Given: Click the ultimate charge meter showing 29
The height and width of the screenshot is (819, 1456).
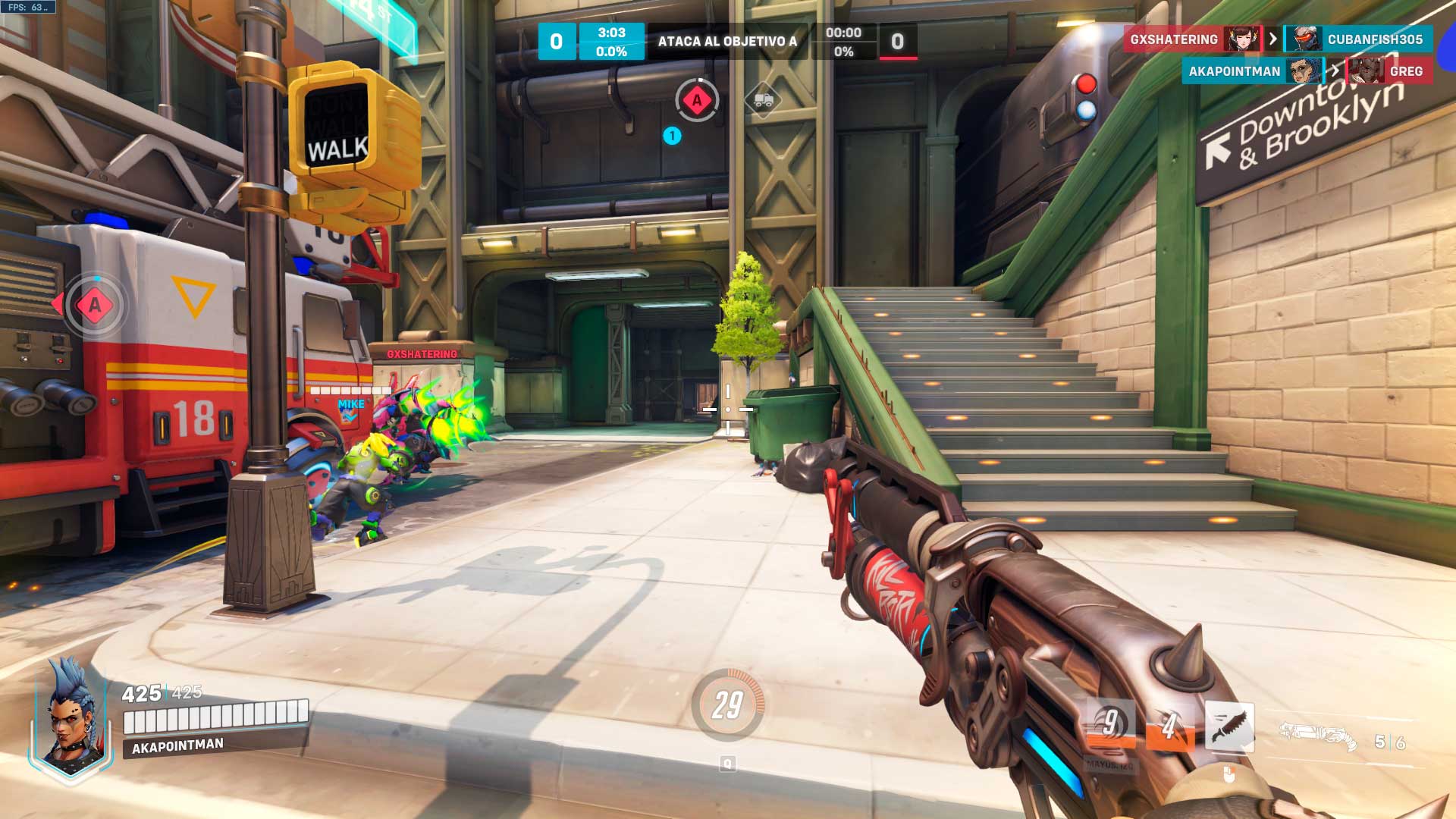Looking at the screenshot, I should (x=727, y=705).
